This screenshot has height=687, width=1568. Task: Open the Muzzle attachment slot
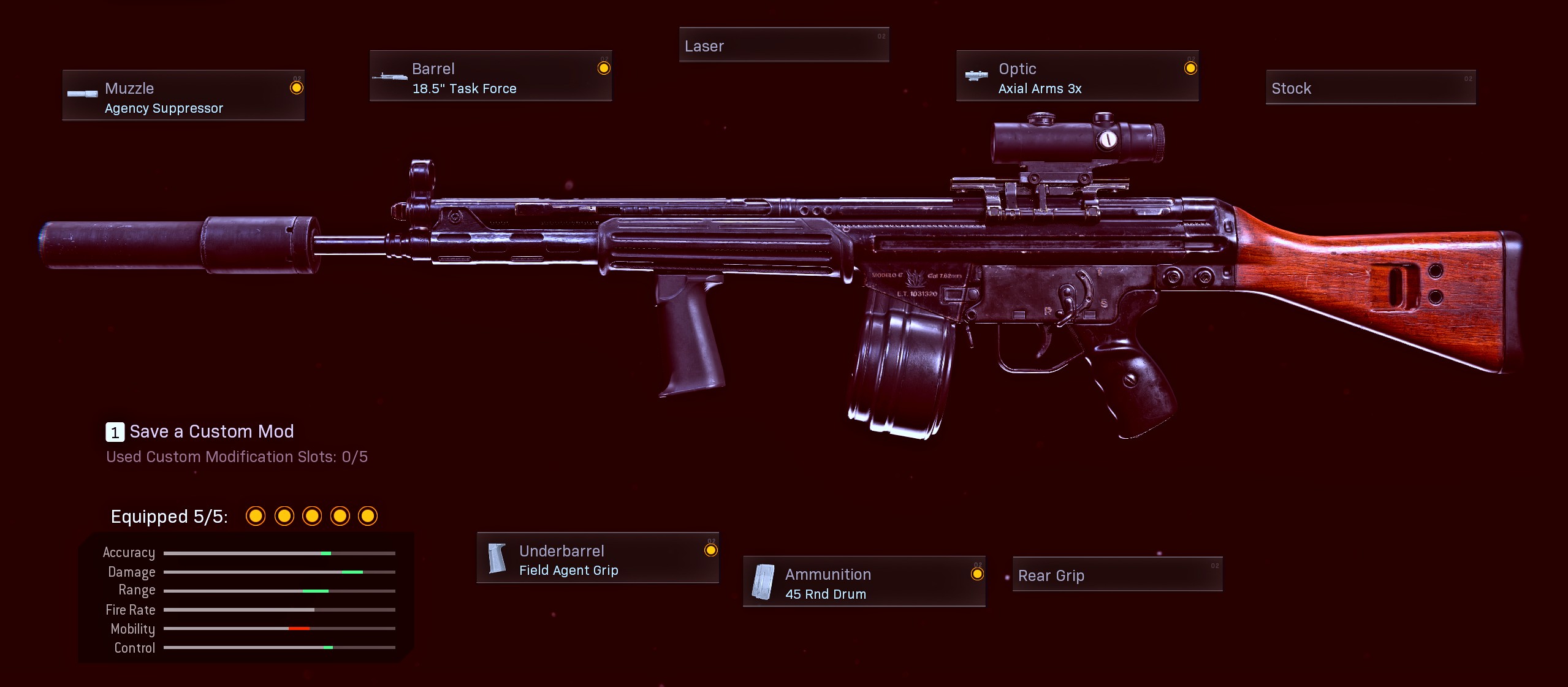[183, 96]
